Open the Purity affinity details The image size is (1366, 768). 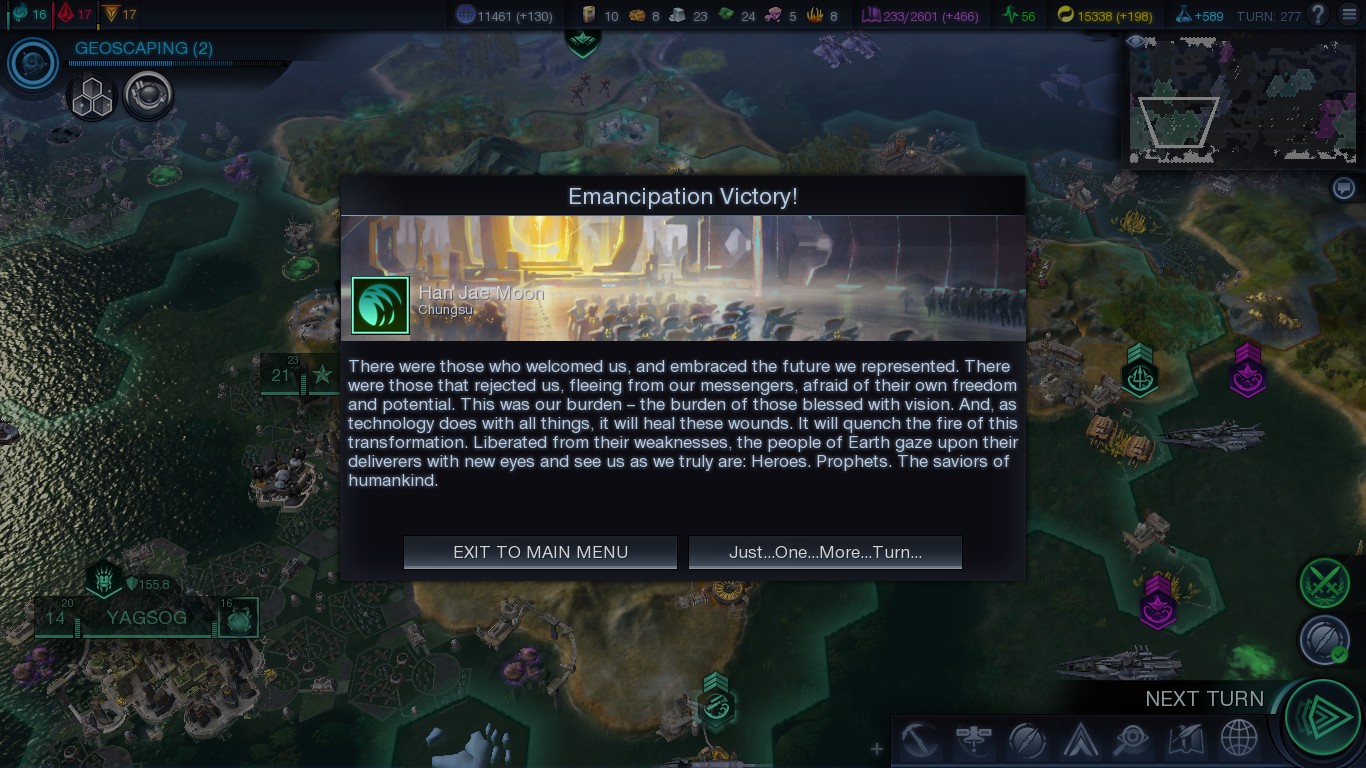tap(65, 14)
